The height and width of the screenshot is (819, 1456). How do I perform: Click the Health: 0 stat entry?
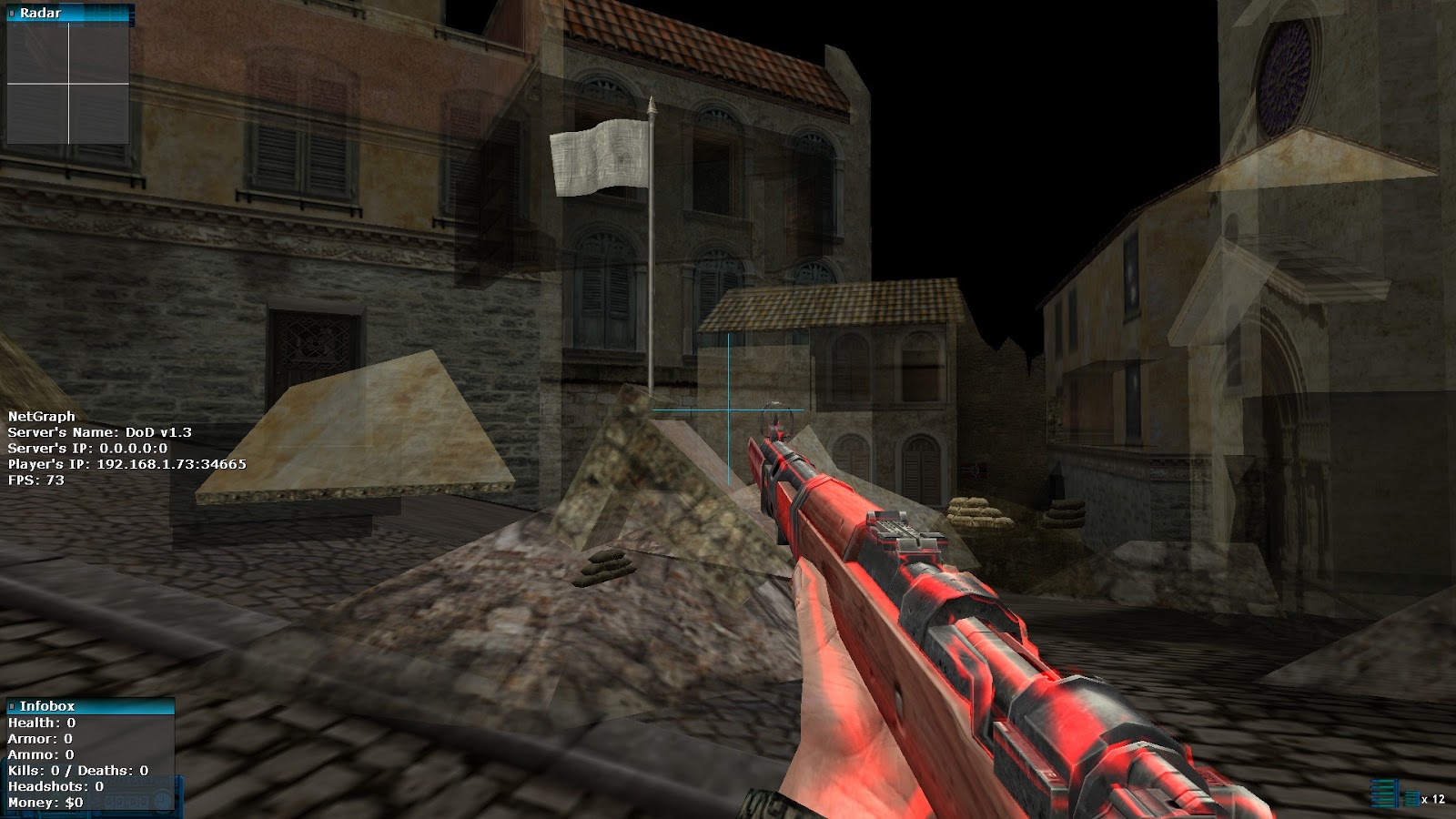(x=41, y=723)
